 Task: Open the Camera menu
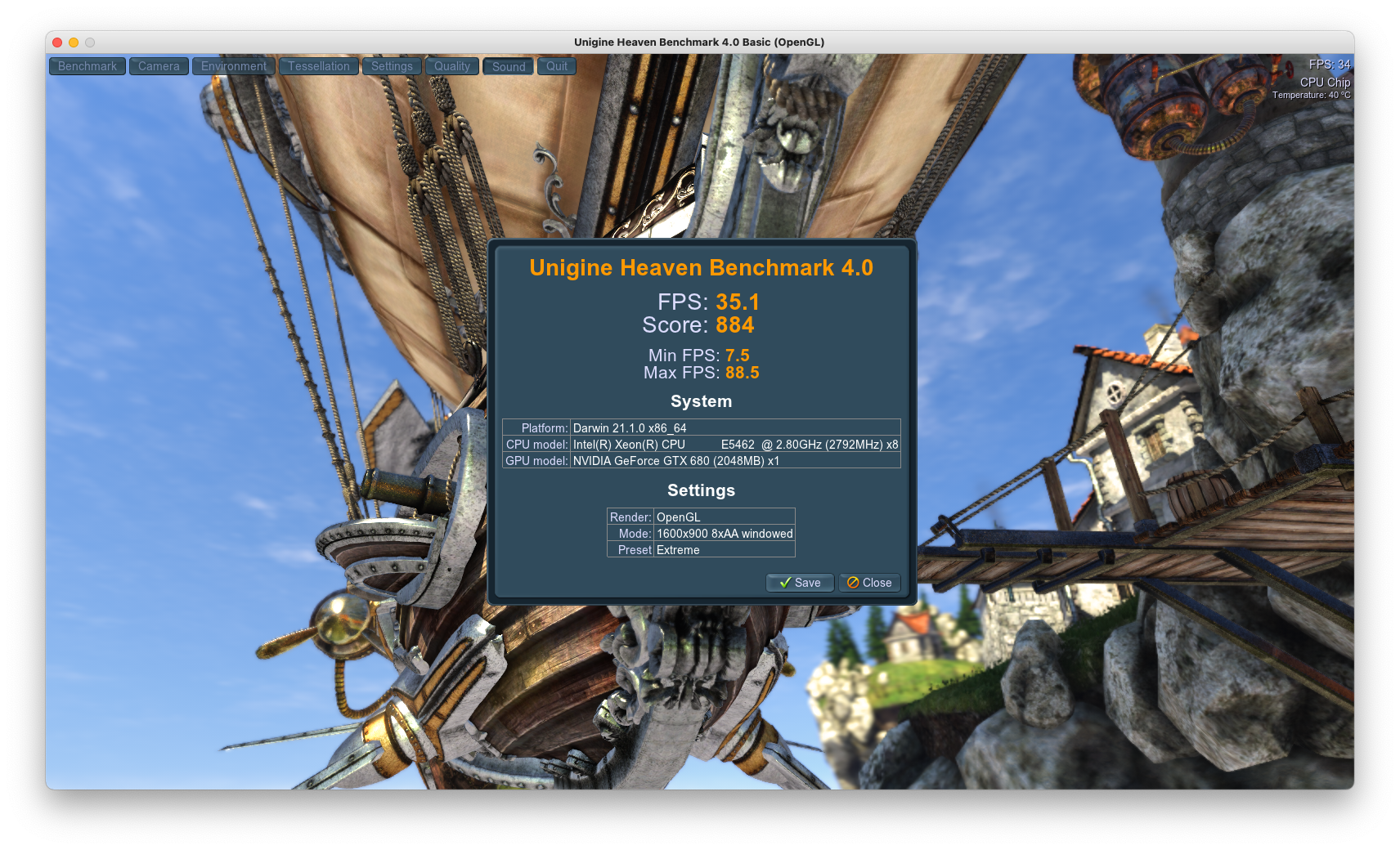click(159, 66)
